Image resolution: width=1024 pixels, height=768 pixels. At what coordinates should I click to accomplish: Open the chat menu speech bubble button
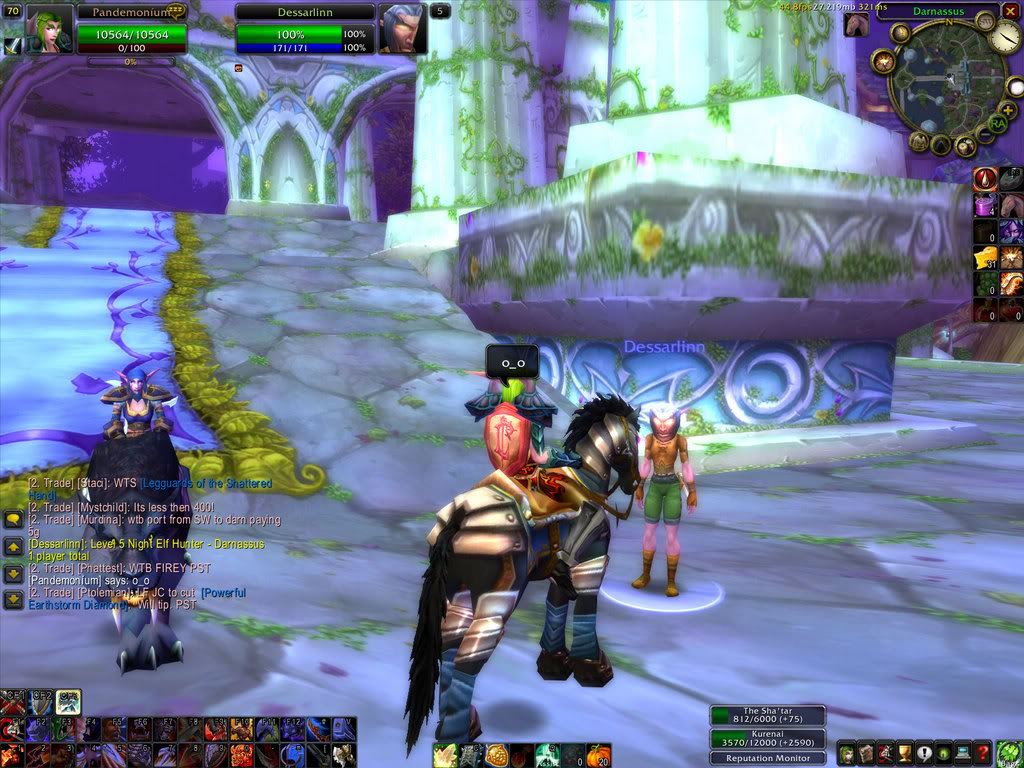tap(13, 519)
